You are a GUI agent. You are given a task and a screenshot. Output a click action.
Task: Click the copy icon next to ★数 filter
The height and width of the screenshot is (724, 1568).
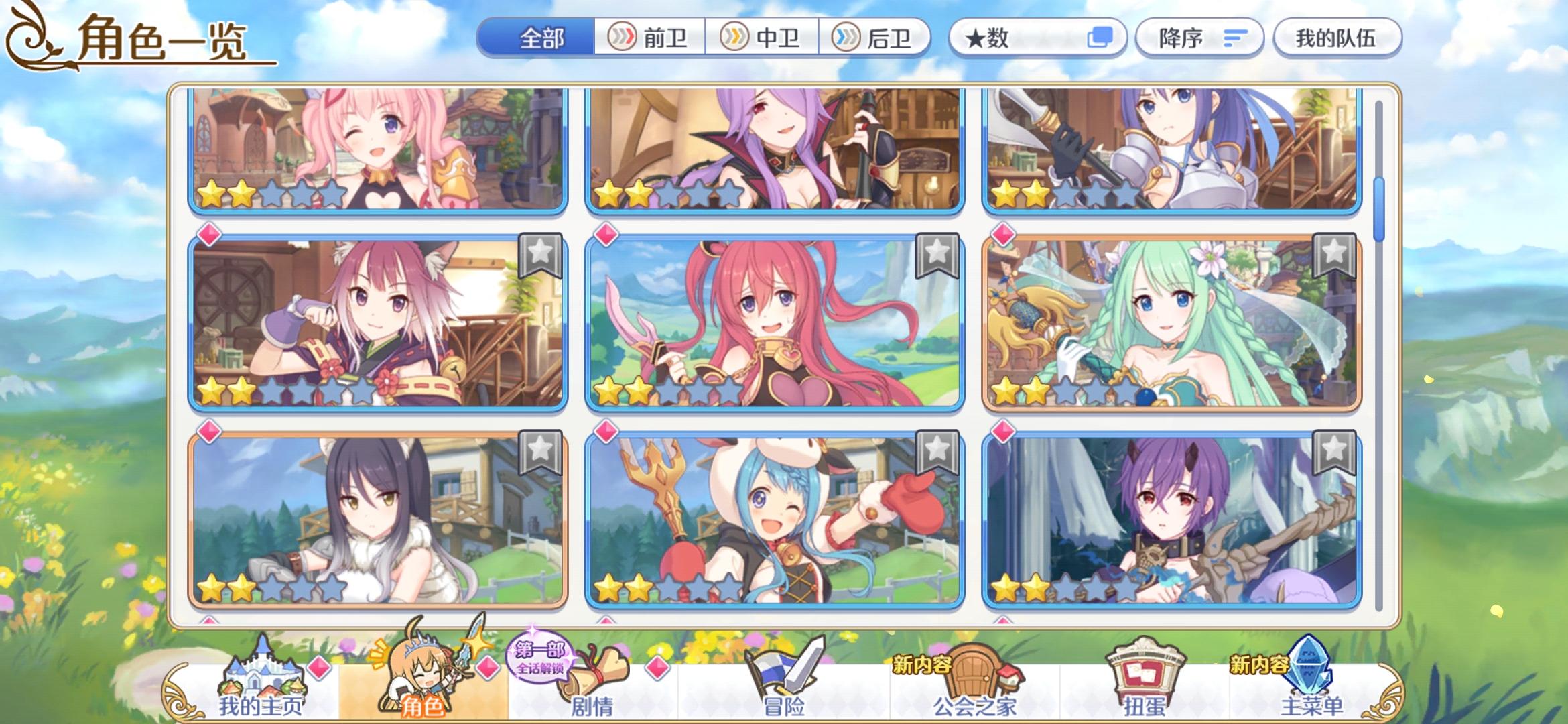[x=1103, y=38]
